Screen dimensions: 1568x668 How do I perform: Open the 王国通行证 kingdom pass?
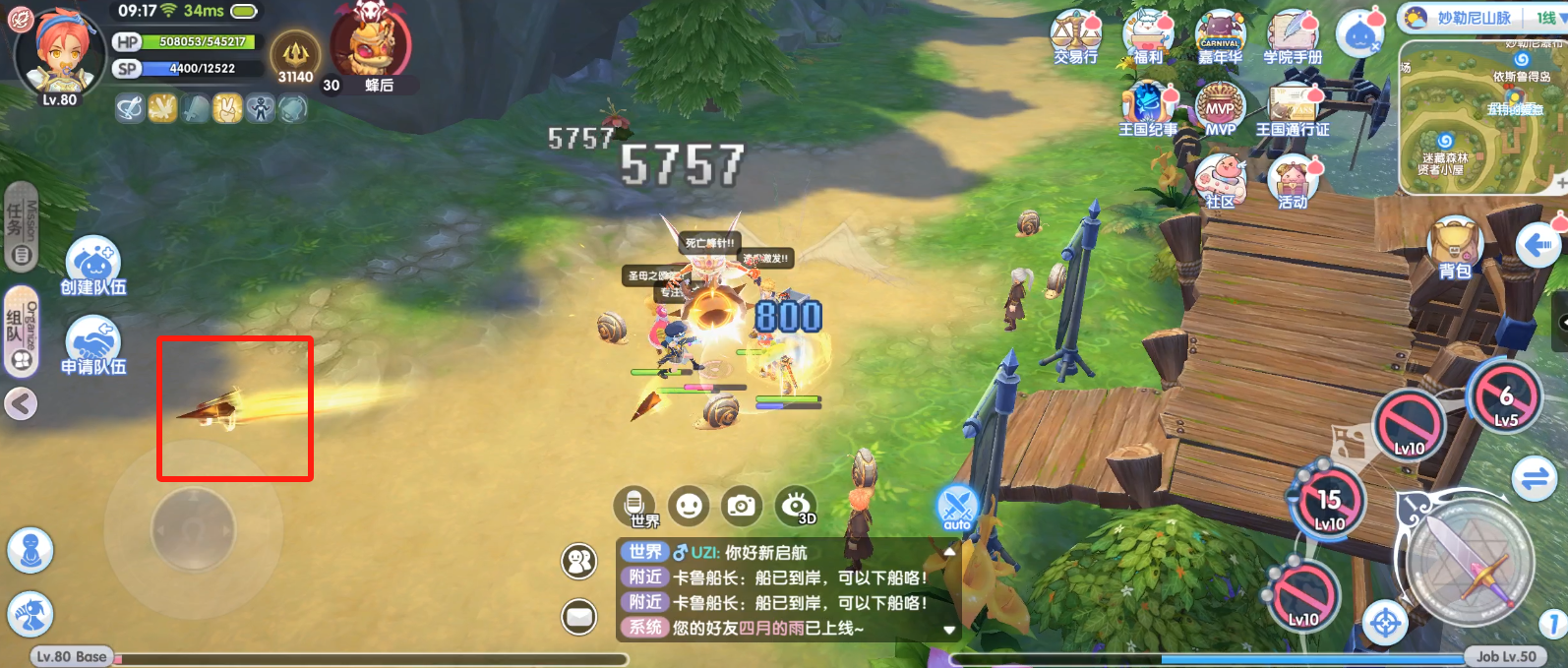(x=1293, y=108)
